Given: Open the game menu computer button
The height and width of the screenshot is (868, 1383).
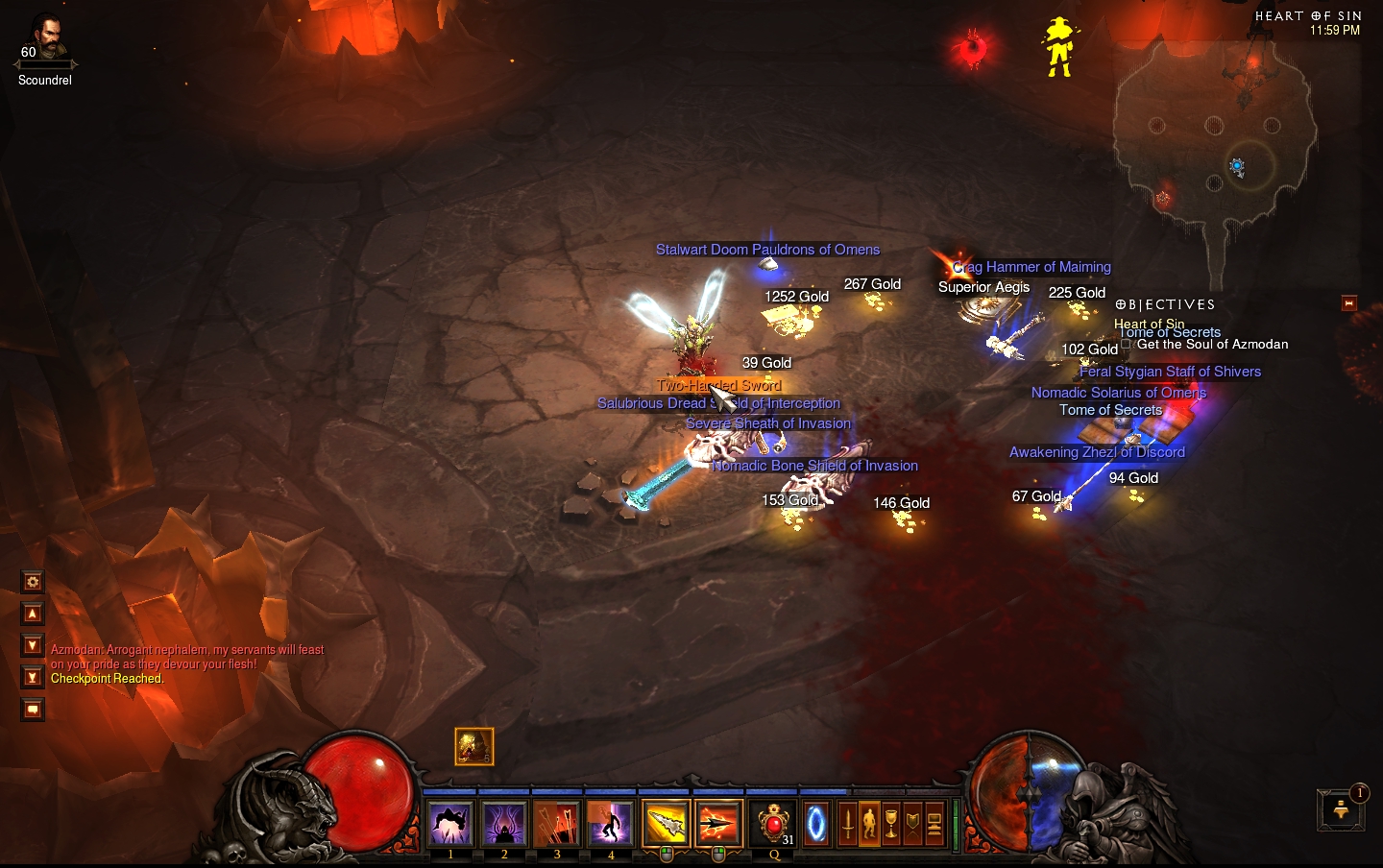Looking at the screenshot, I should point(934,824).
